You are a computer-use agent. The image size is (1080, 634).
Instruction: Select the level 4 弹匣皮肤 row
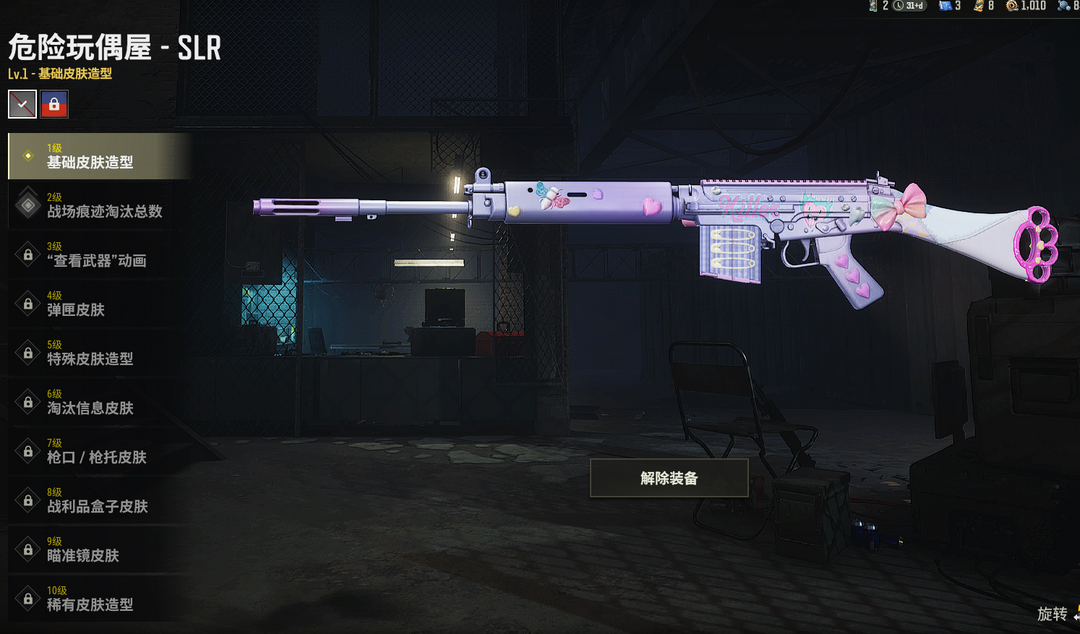point(98,303)
